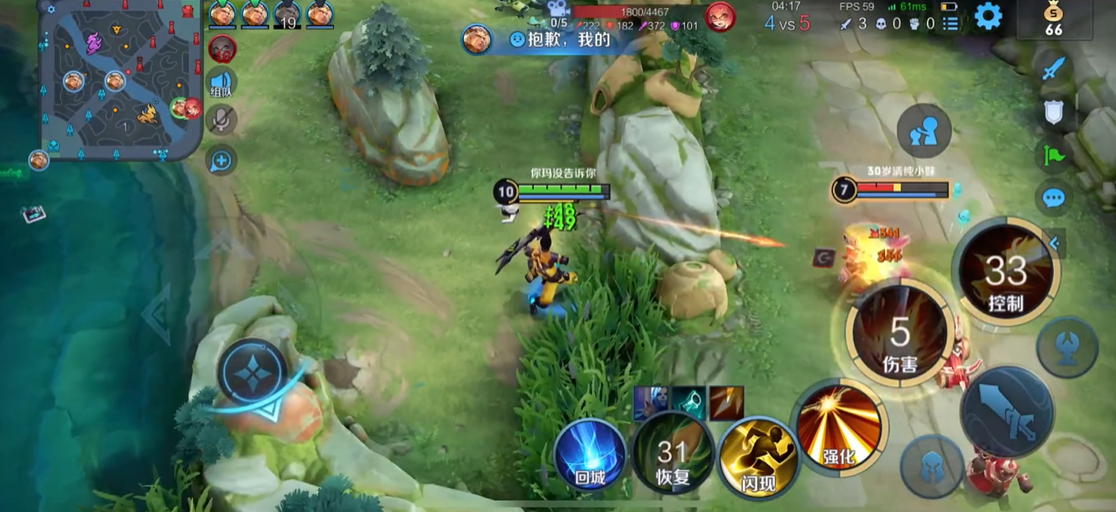Tap the chat bubble plus button

tap(221, 160)
